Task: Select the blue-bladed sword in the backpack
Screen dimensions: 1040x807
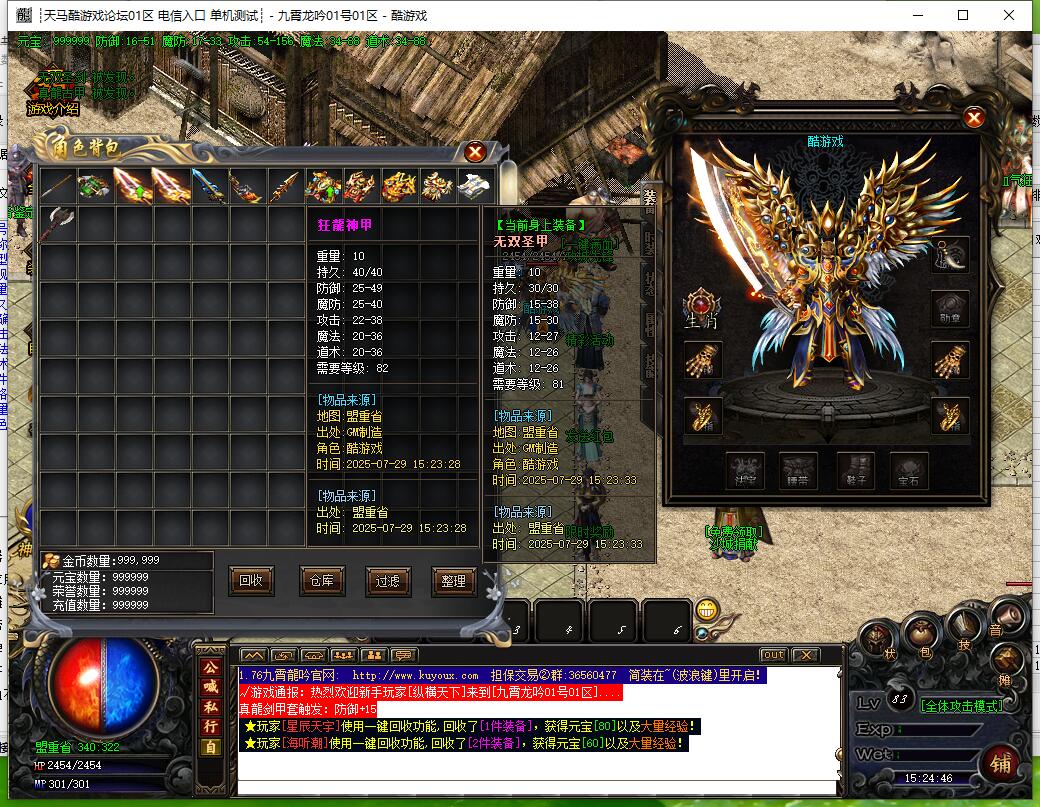Action: point(209,186)
